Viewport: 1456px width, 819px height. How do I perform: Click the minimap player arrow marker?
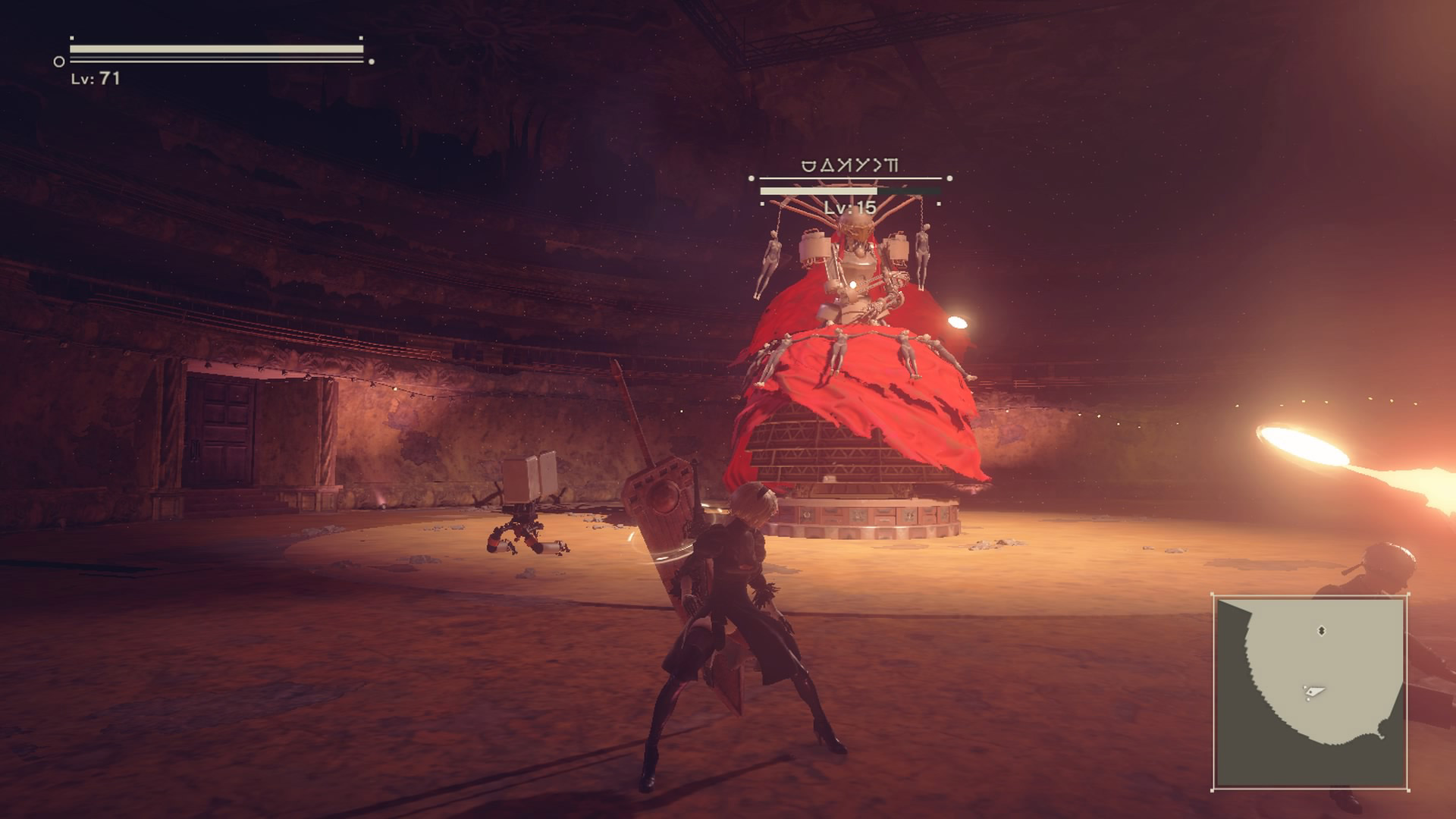click(x=1314, y=691)
